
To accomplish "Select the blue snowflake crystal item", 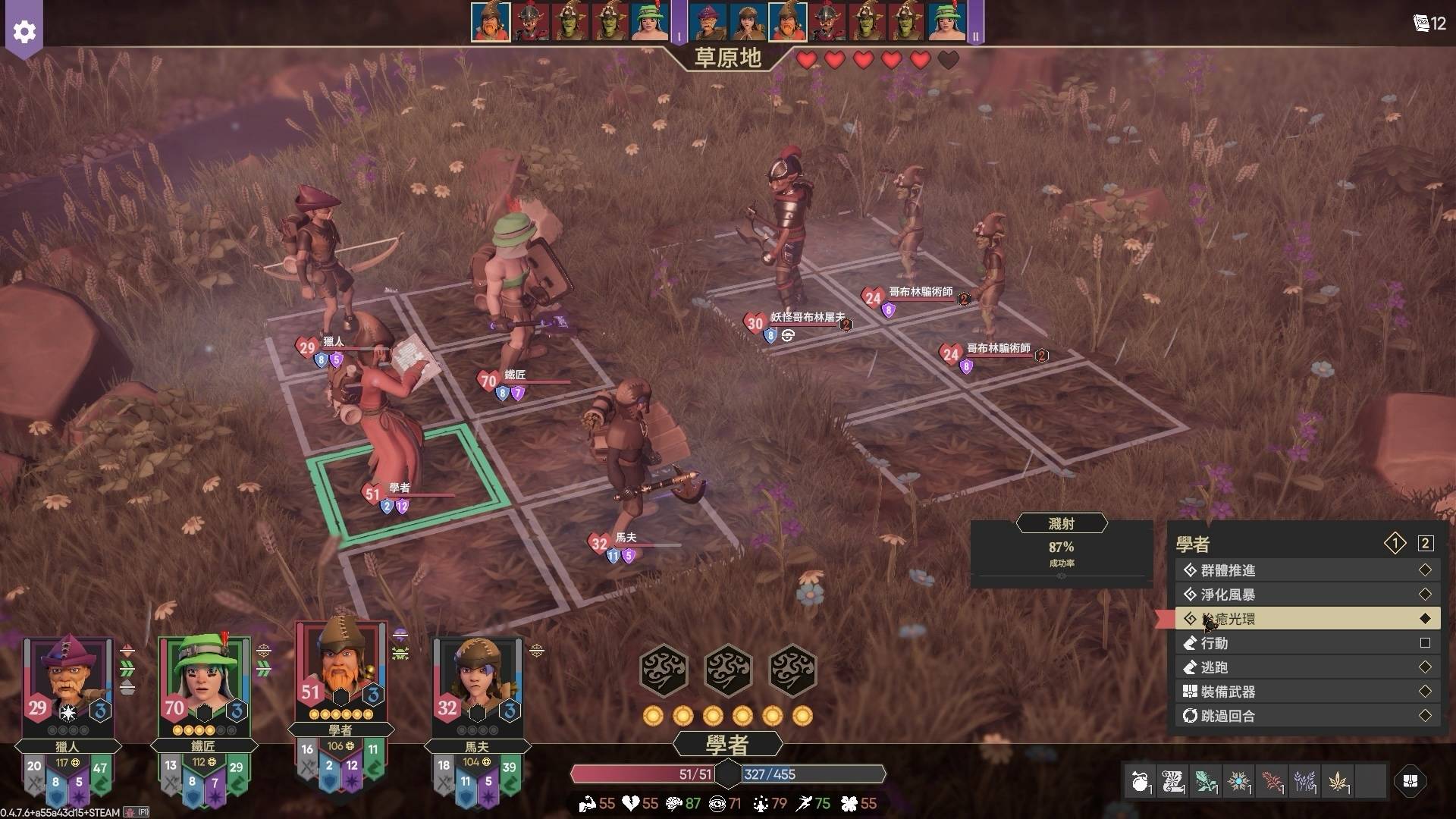I will pyautogui.click(x=1239, y=781).
